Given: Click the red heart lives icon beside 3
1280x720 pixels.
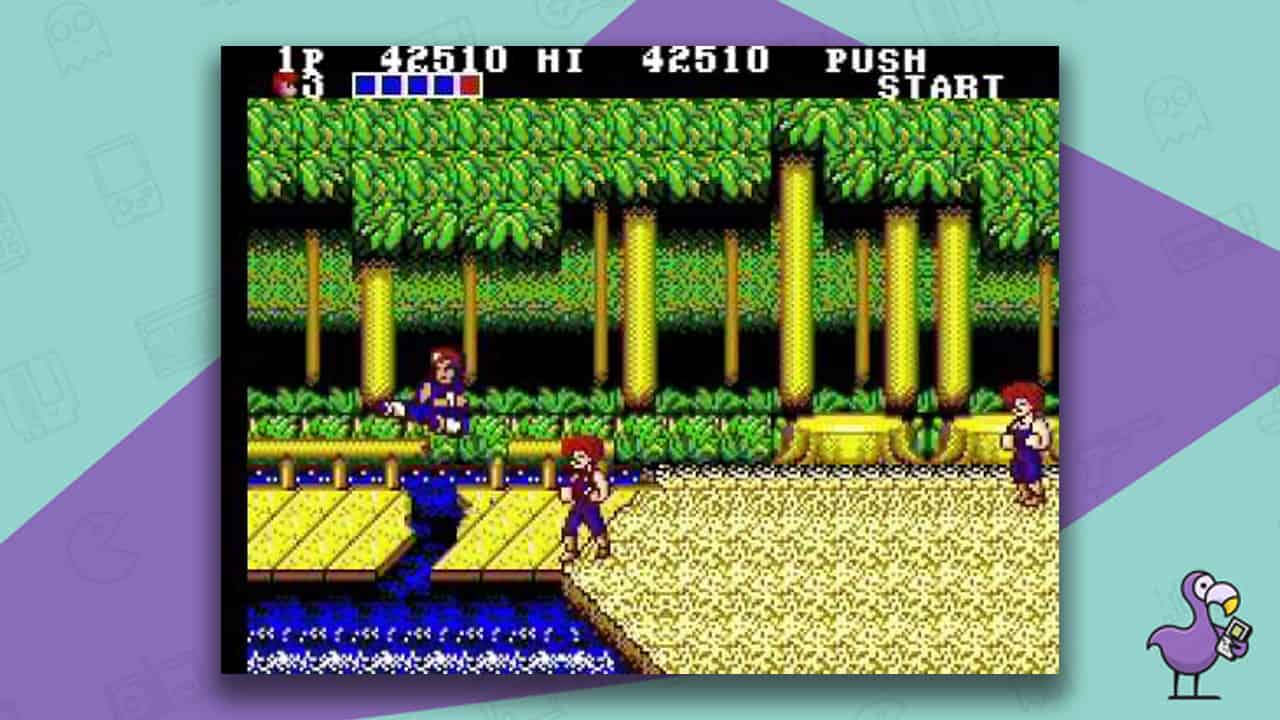Looking at the screenshot, I should coord(281,85).
